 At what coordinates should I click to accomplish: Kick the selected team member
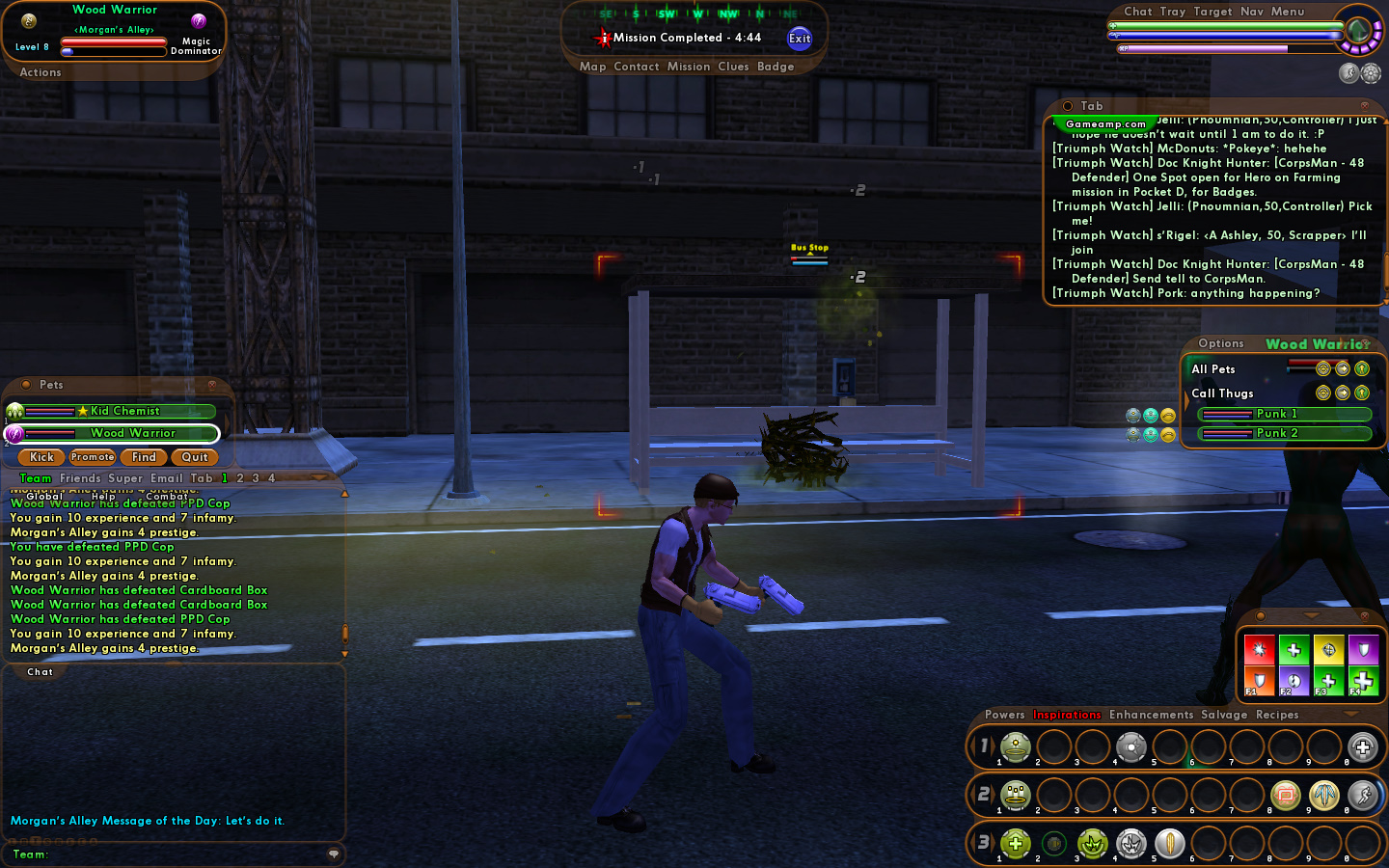click(x=41, y=457)
